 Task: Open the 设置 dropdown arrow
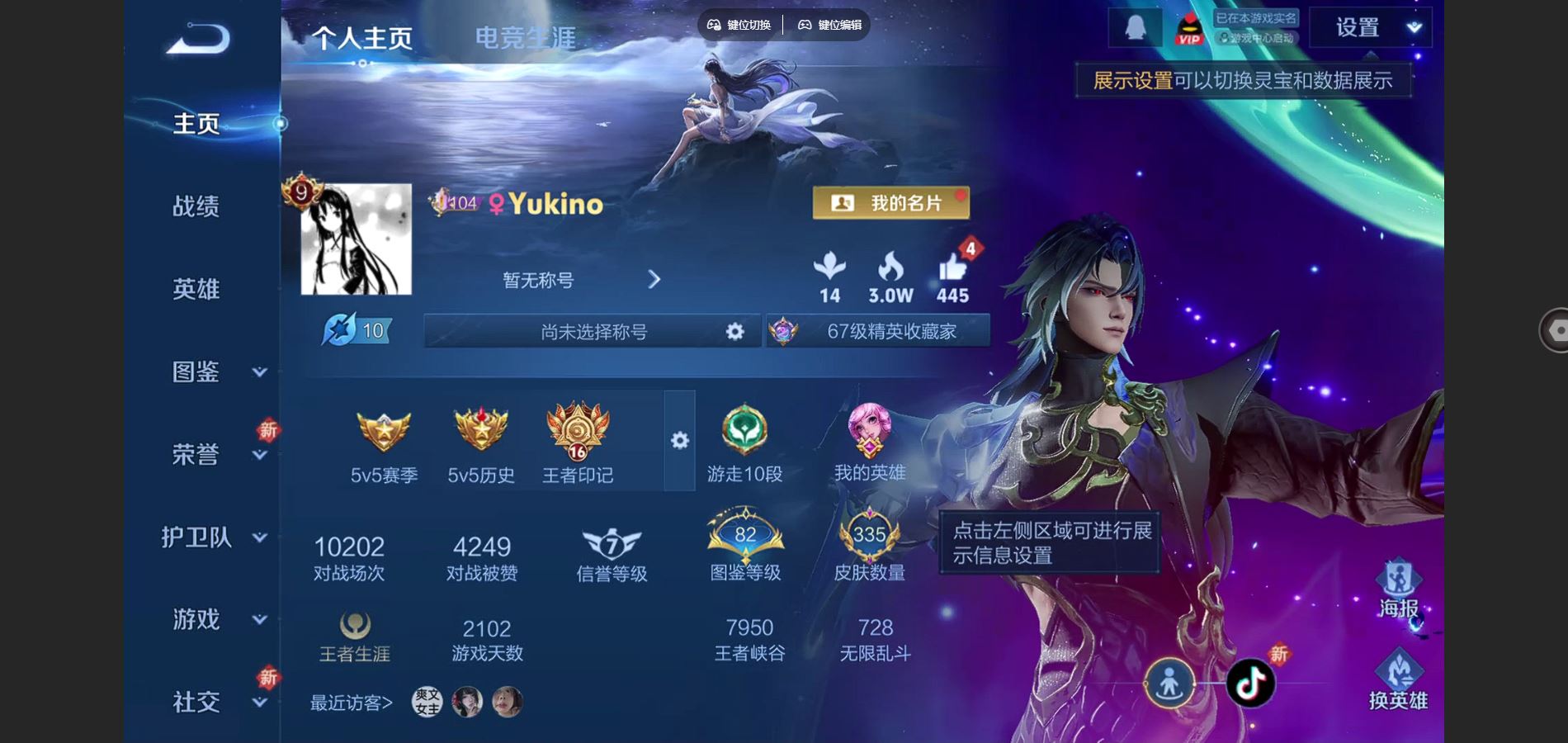pos(1413,27)
